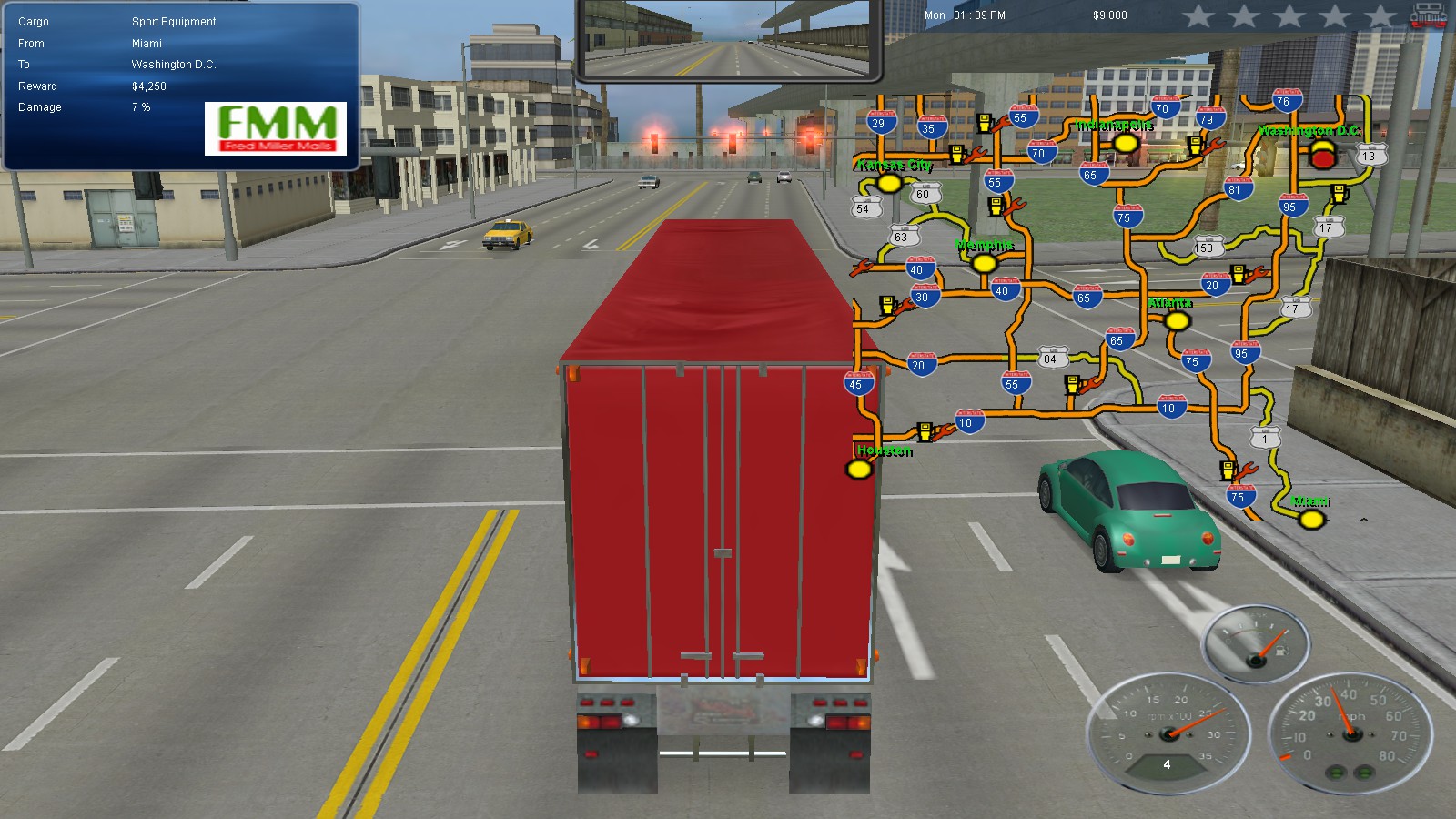Click the Interstate 10 shield near Houston

point(966,422)
